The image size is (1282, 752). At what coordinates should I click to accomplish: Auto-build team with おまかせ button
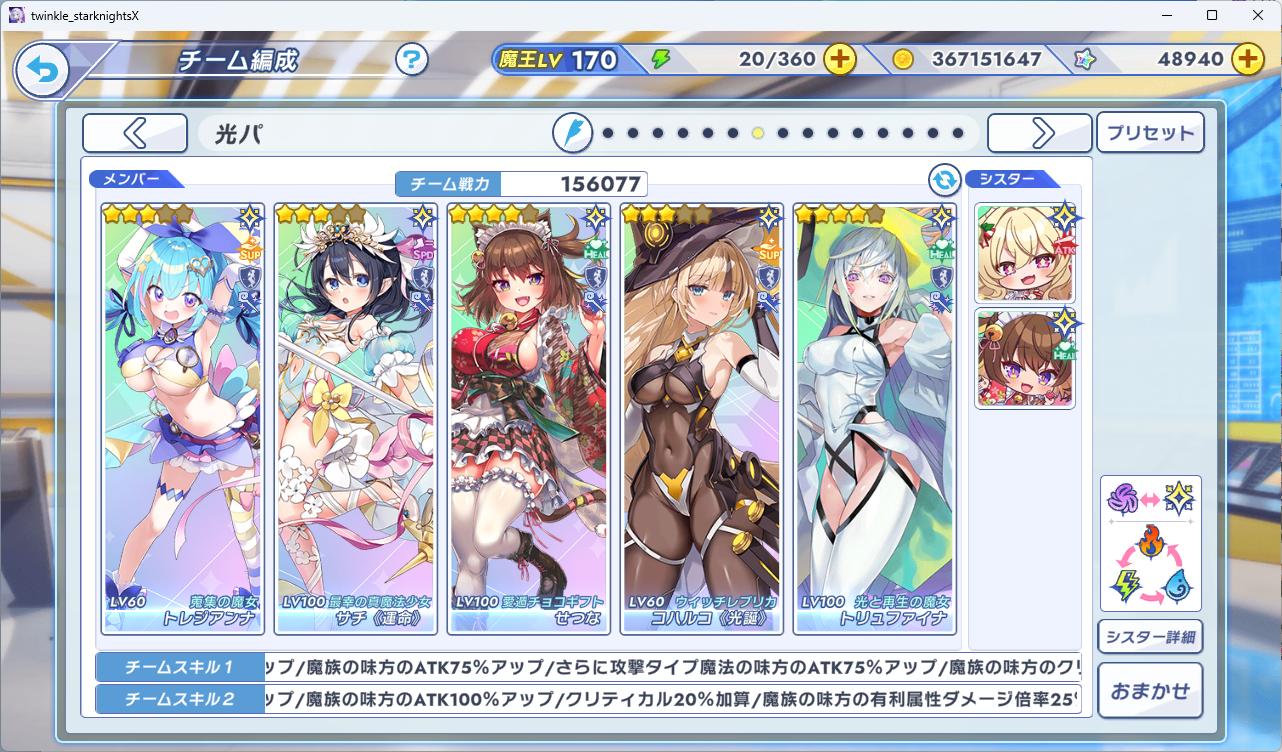[1150, 690]
